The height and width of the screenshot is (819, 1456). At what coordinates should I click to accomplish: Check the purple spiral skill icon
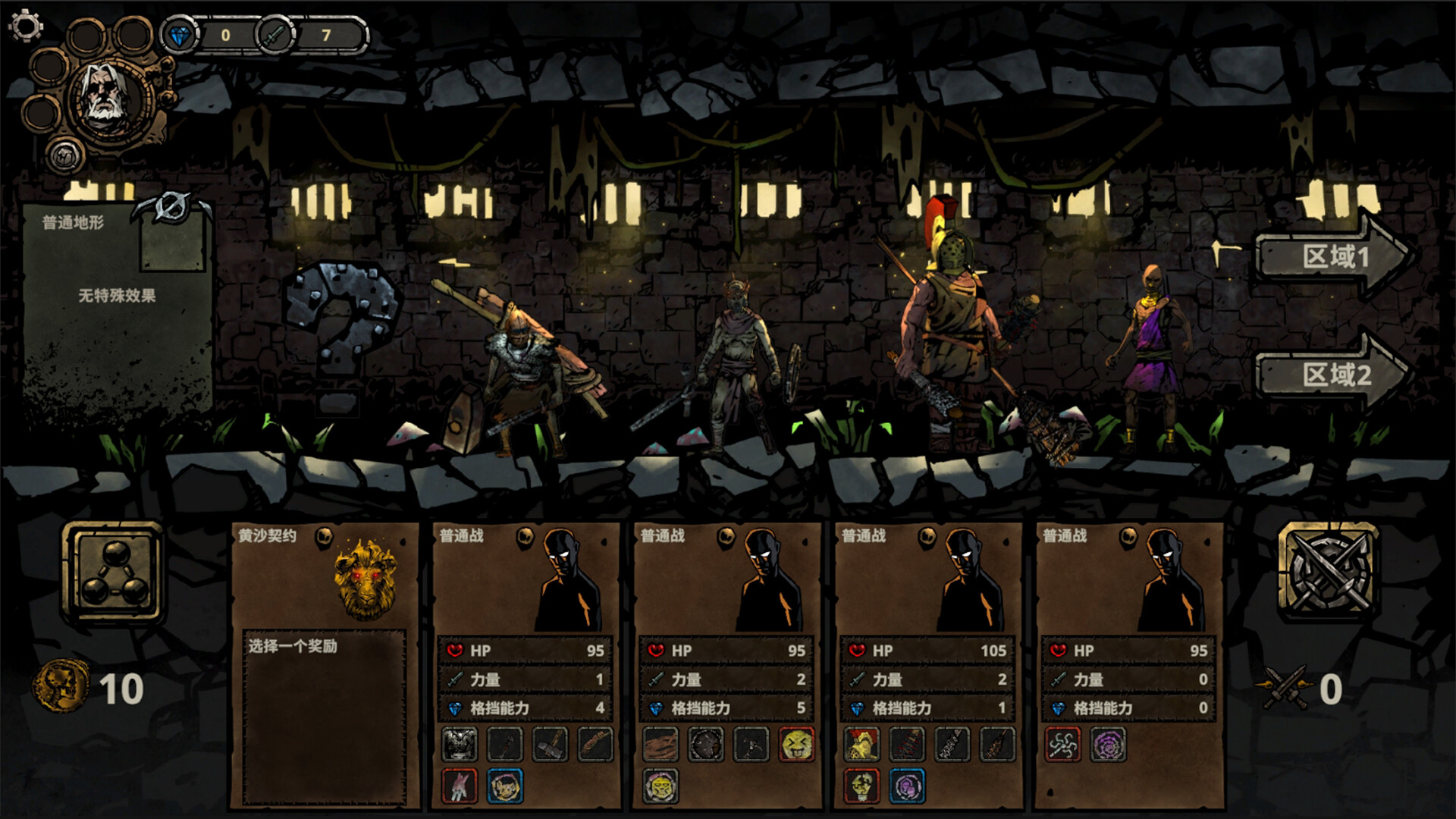(1107, 745)
